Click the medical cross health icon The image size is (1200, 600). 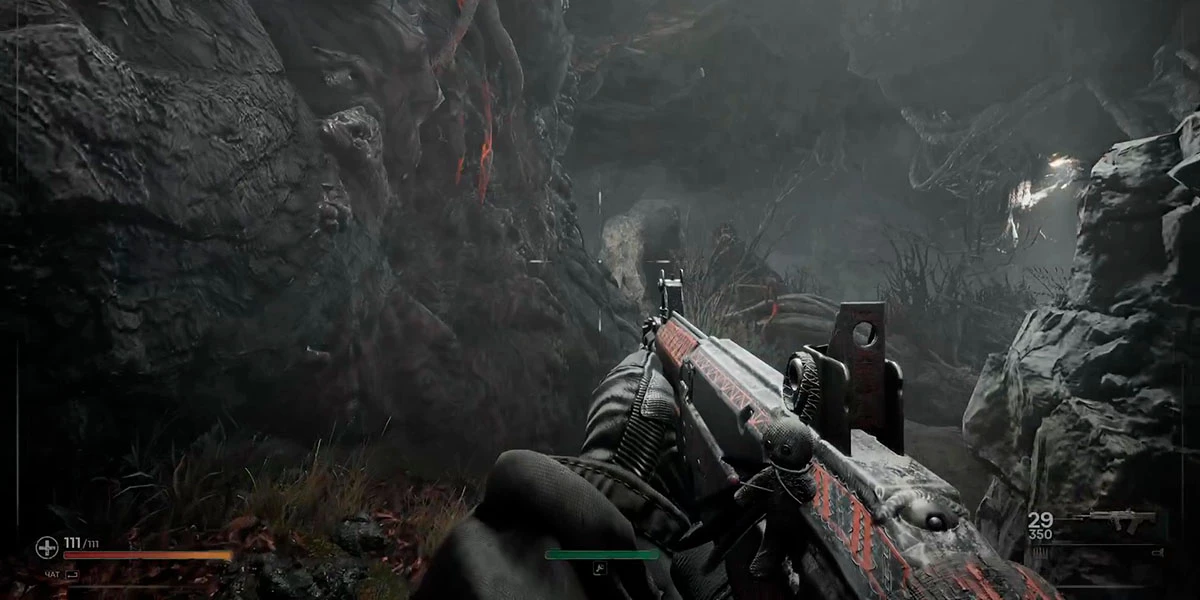(x=46, y=547)
